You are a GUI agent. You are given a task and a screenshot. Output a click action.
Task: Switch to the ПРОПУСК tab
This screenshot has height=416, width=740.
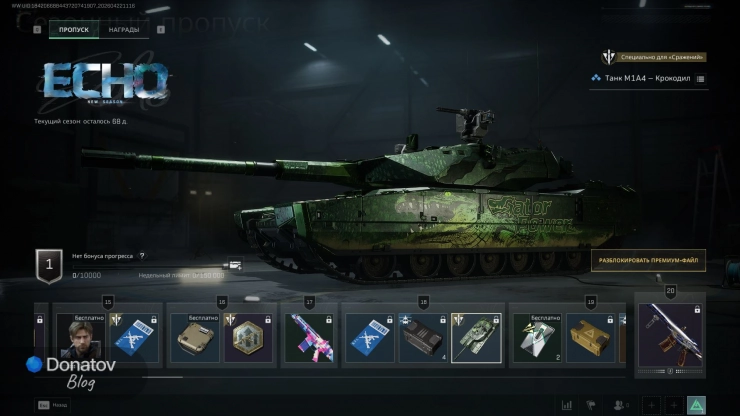(x=74, y=30)
